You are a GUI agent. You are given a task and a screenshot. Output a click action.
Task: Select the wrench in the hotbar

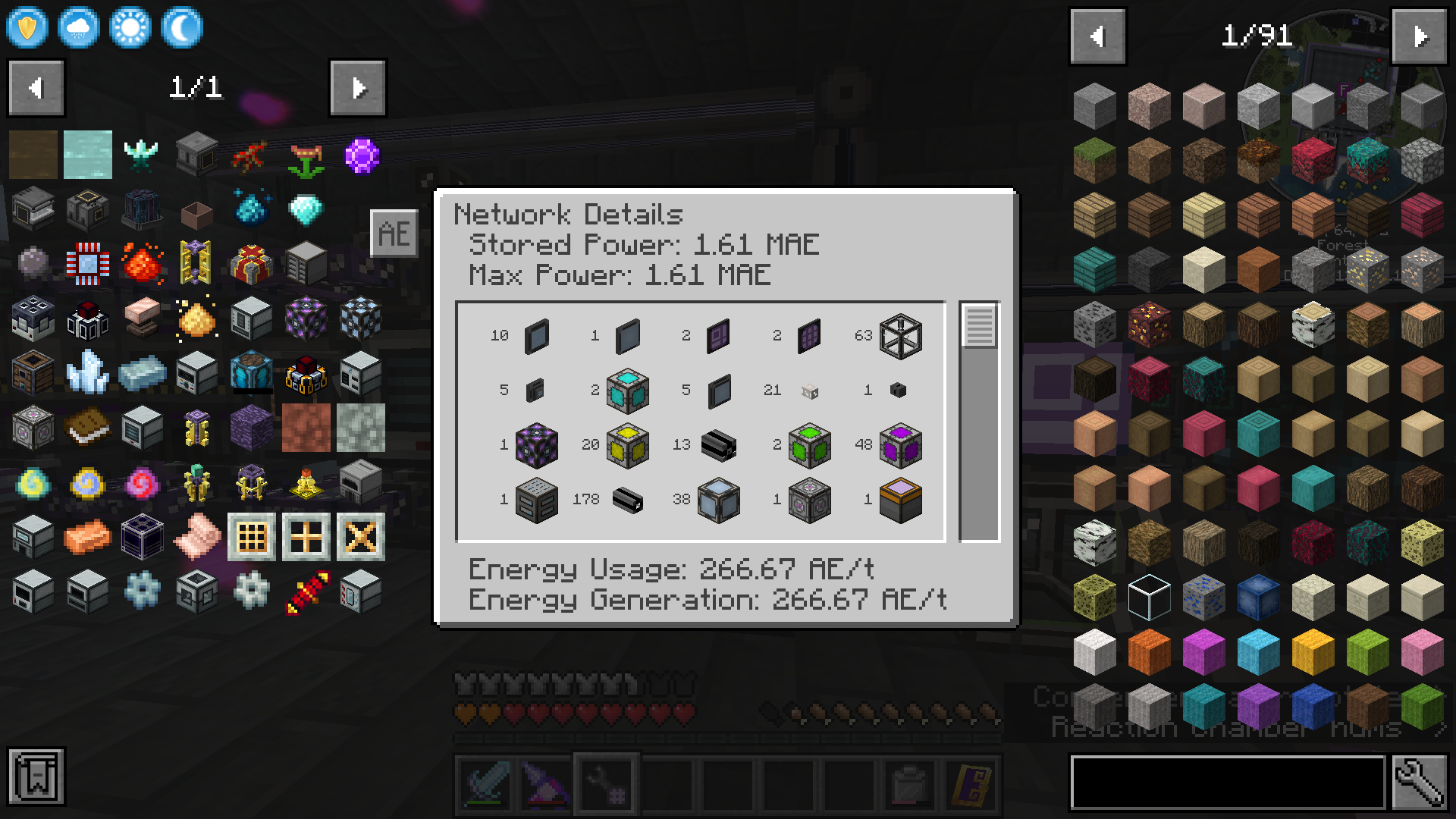(607, 784)
